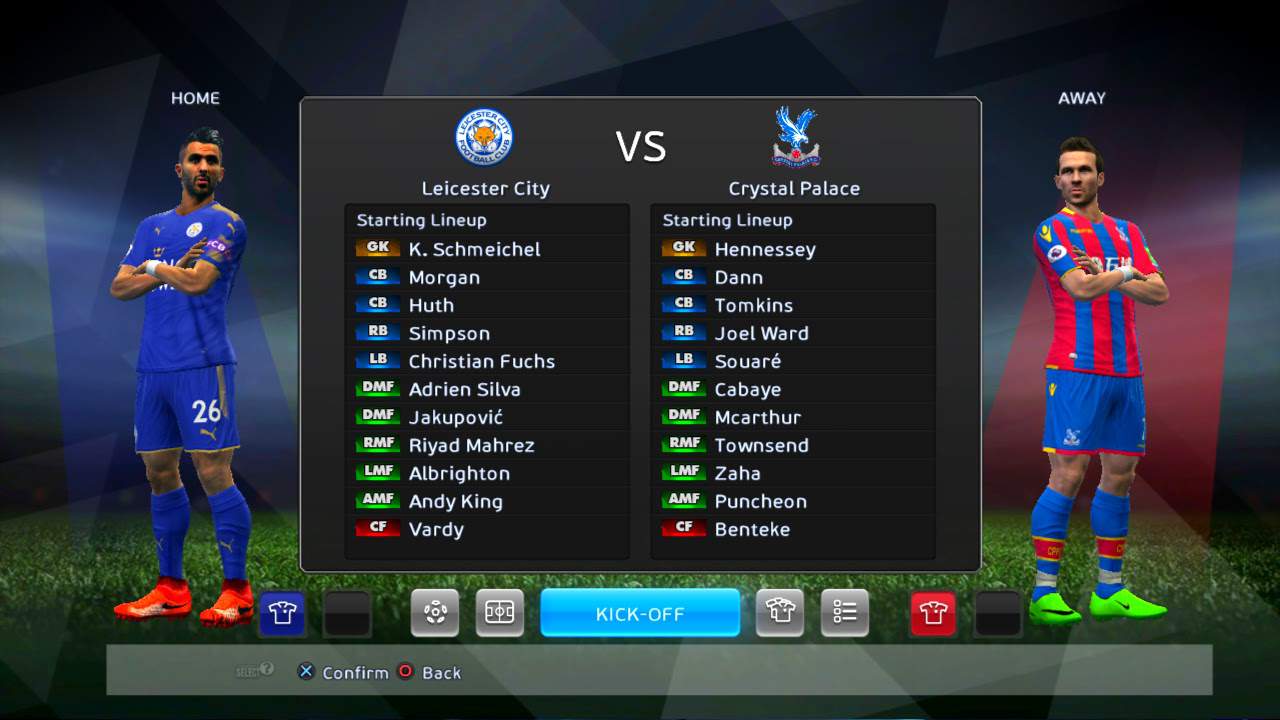Pick Christian Fuchs in the lineup list
The height and width of the screenshot is (720, 1280).
coord(481,361)
